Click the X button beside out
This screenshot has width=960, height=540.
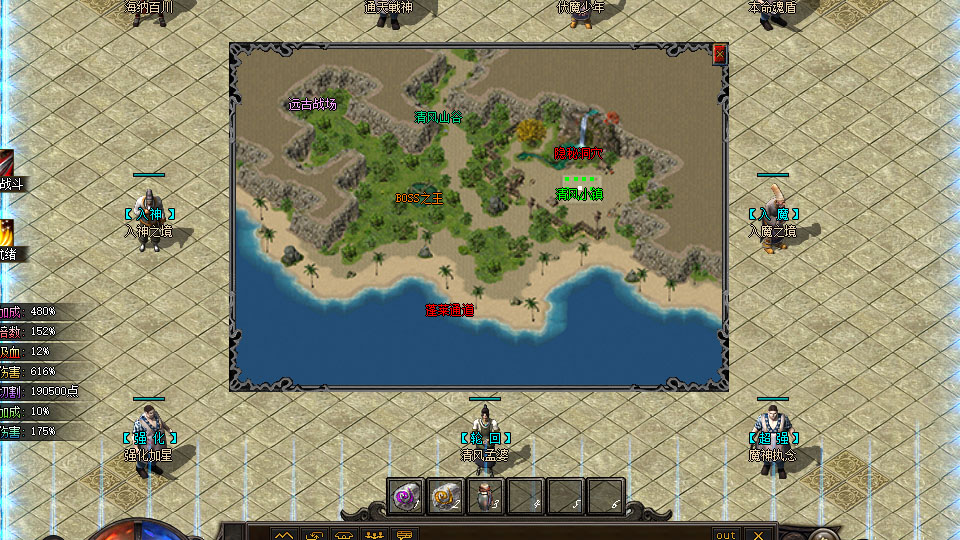(x=758, y=534)
